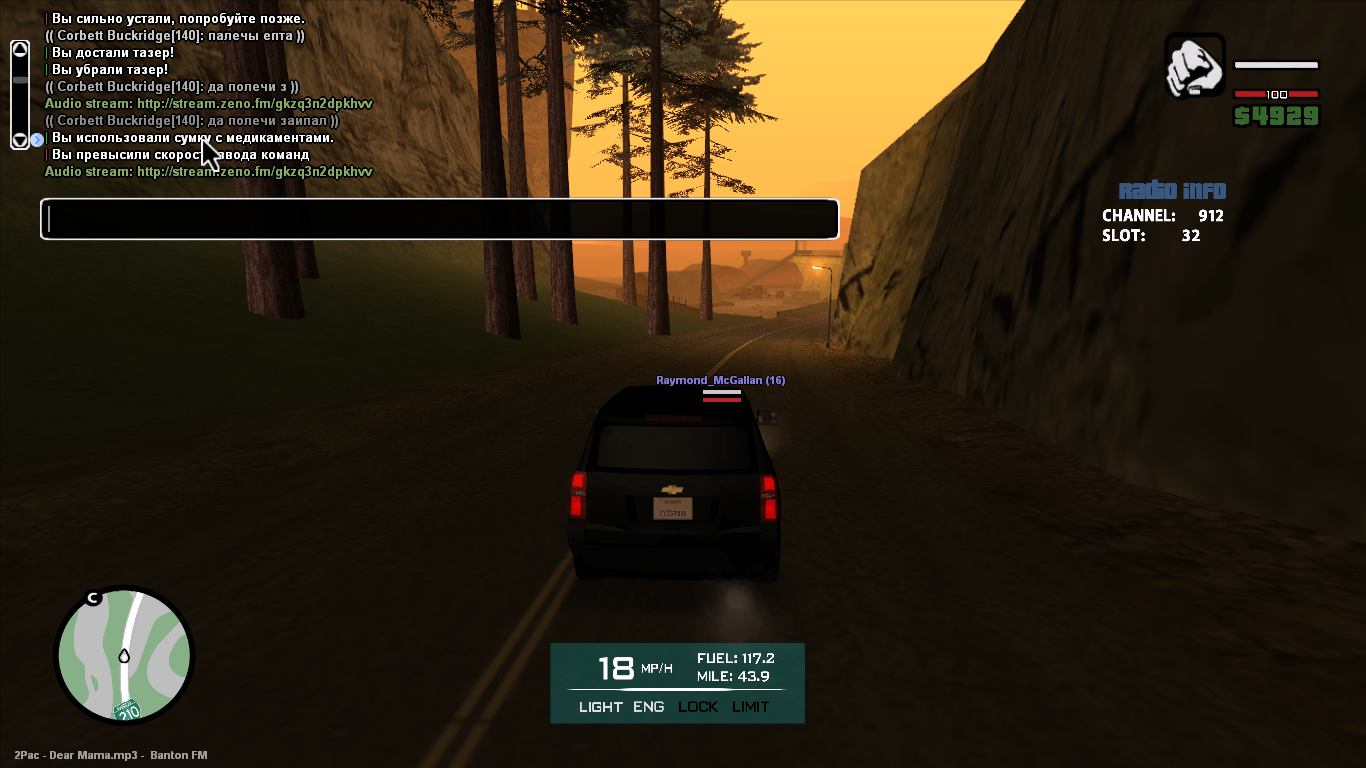Select the fist weapon icon

point(1194,66)
